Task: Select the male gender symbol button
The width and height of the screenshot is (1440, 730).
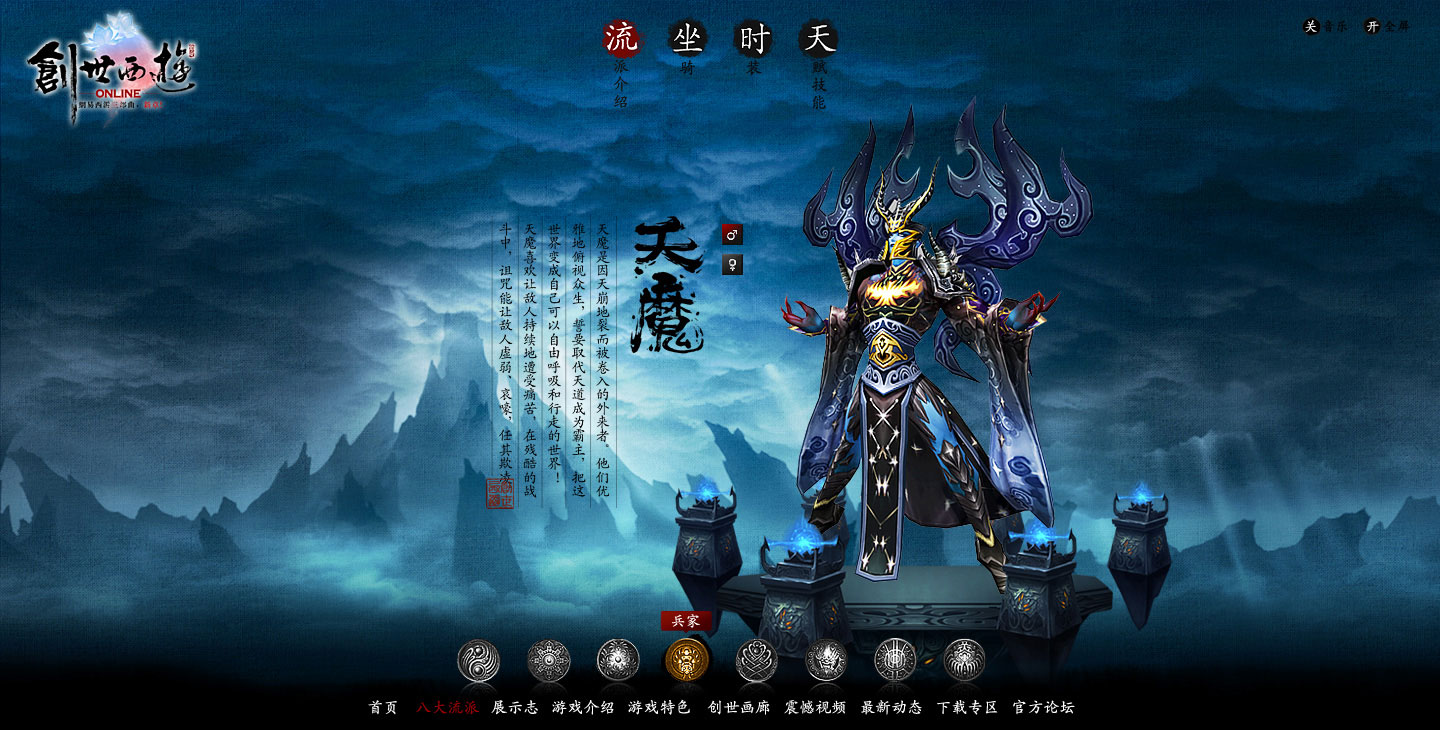Action: tap(732, 235)
